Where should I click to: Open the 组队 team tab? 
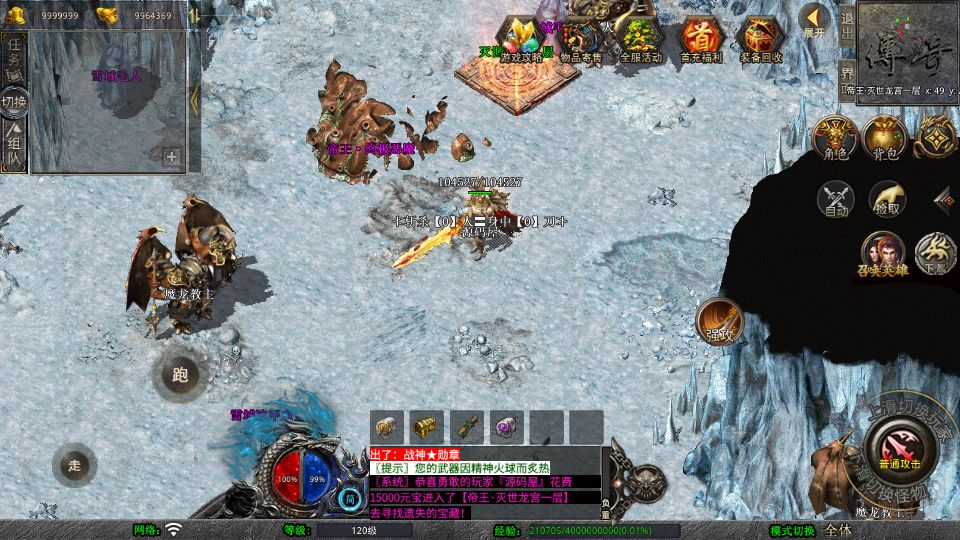pos(14,146)
